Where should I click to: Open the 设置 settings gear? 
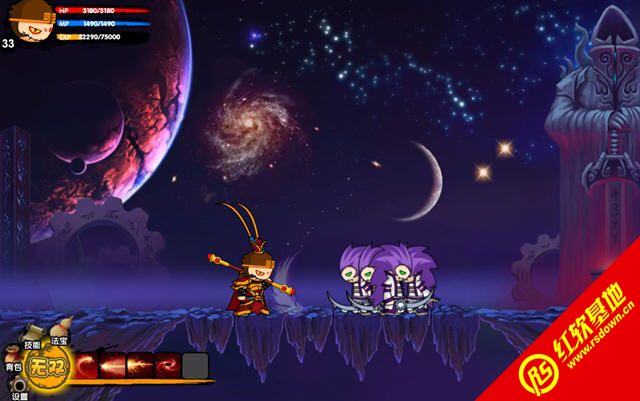click(x=17, y=383)
